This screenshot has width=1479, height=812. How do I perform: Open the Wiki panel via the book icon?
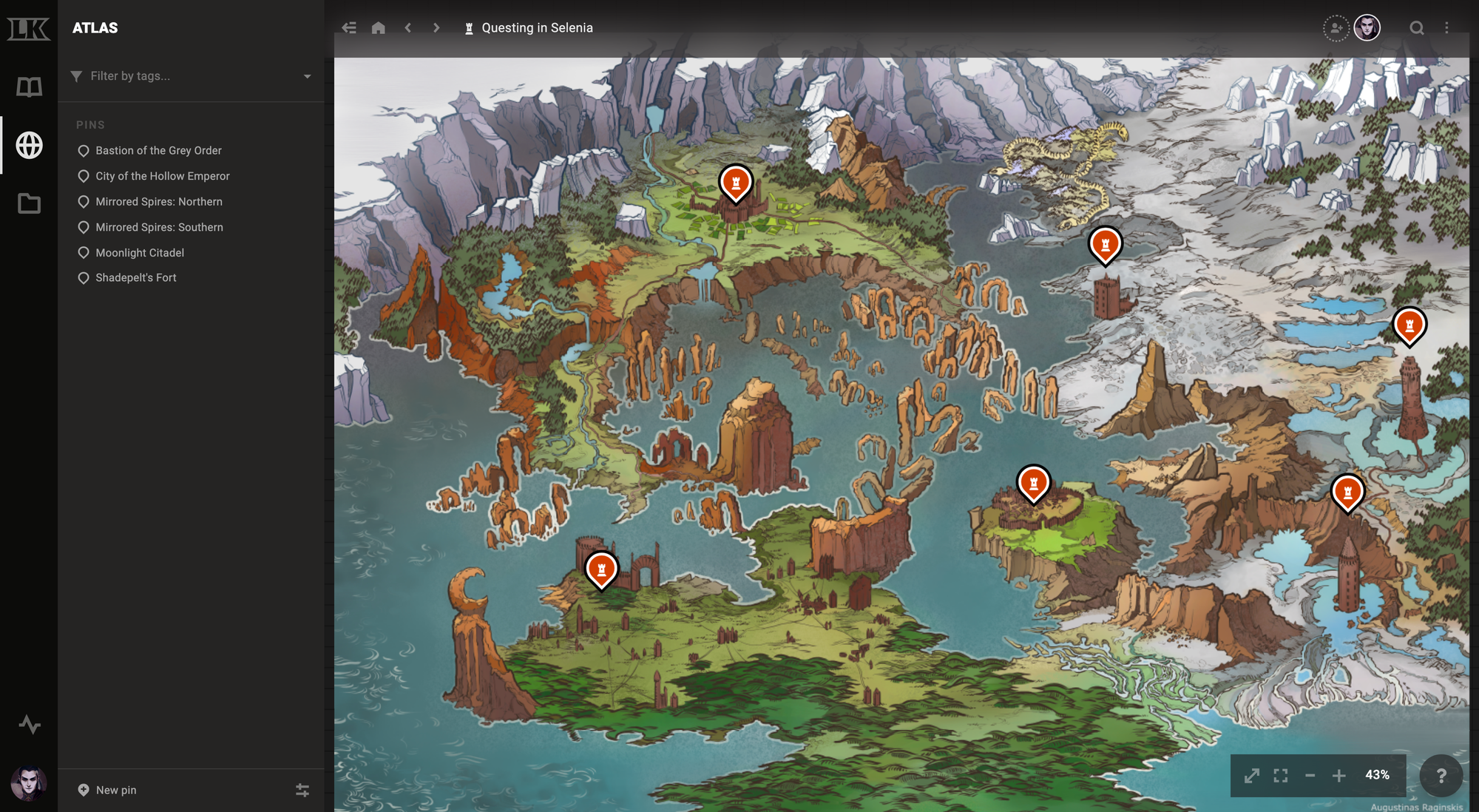pyautogui.click(x=28, y=87)
